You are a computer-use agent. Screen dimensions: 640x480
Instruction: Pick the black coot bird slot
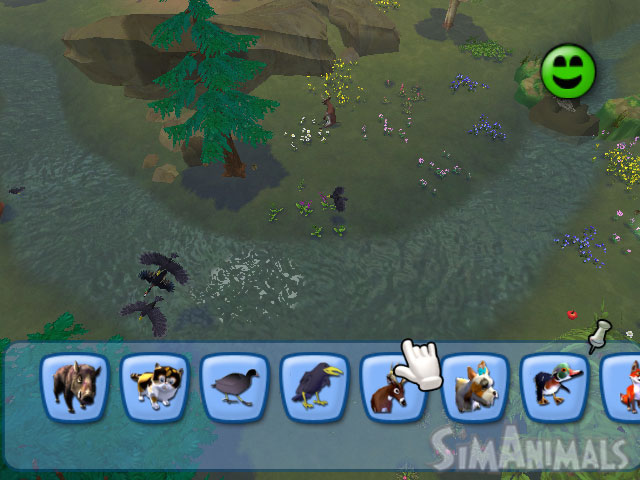235,387
